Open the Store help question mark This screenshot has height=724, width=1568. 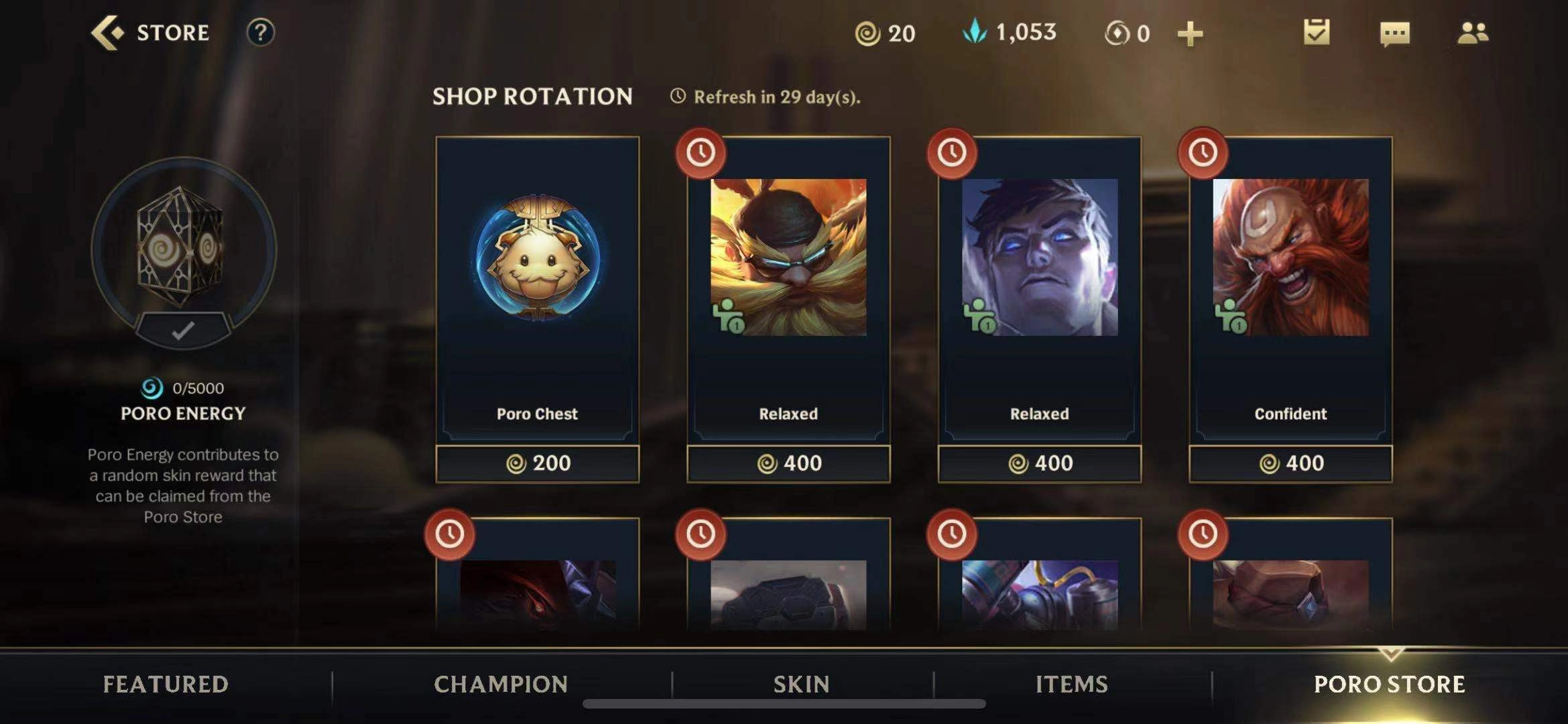coord(260,32)
